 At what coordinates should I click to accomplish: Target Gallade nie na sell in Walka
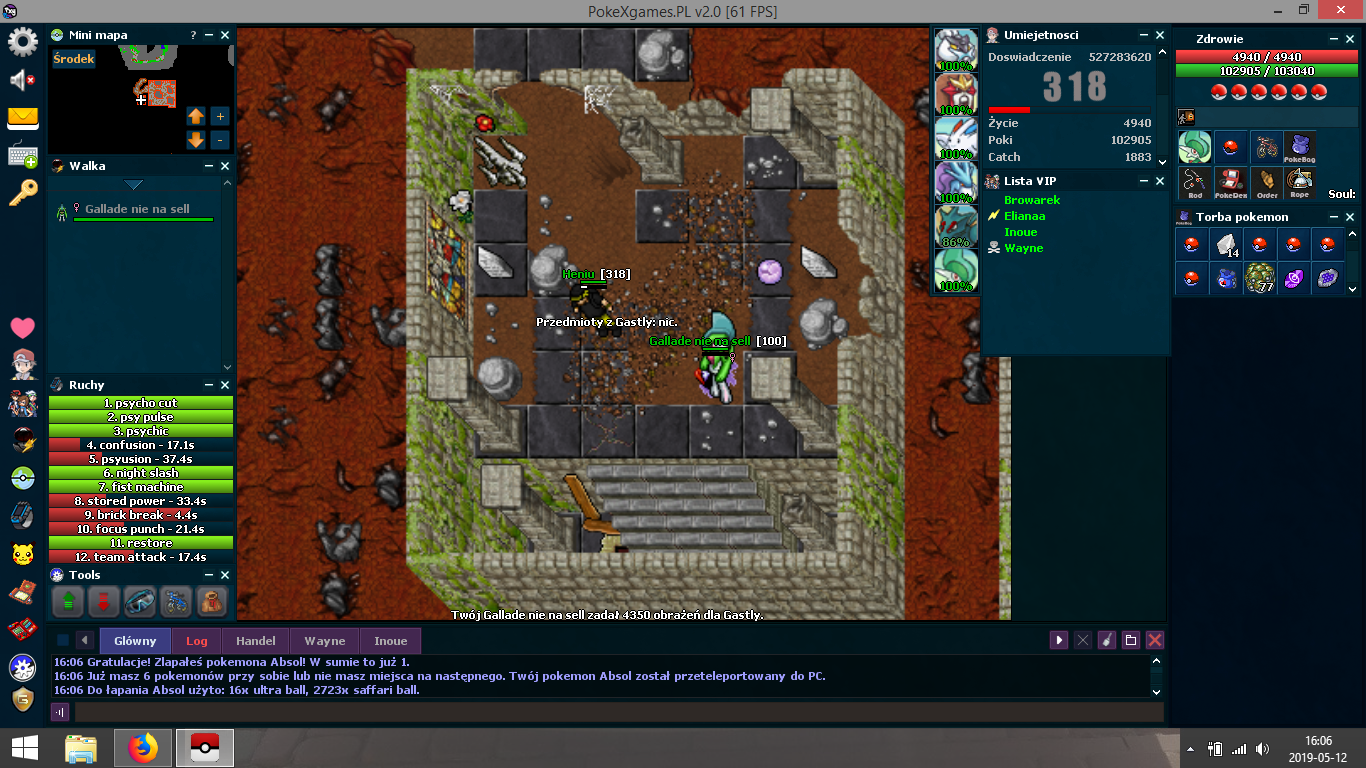coord(137,209)
